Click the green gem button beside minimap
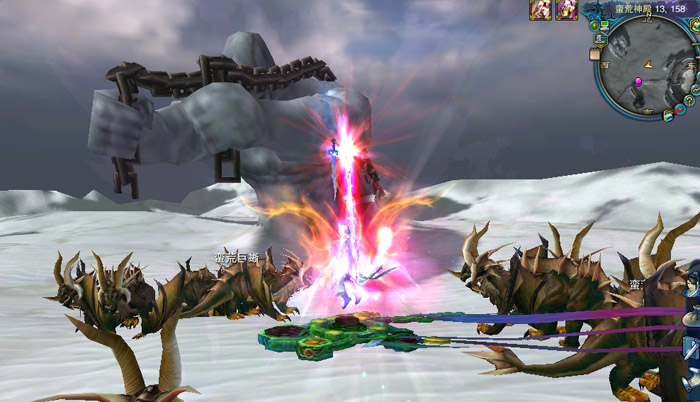Image resolution: width=700 pixels, height=402 pixels. (594, 25)
